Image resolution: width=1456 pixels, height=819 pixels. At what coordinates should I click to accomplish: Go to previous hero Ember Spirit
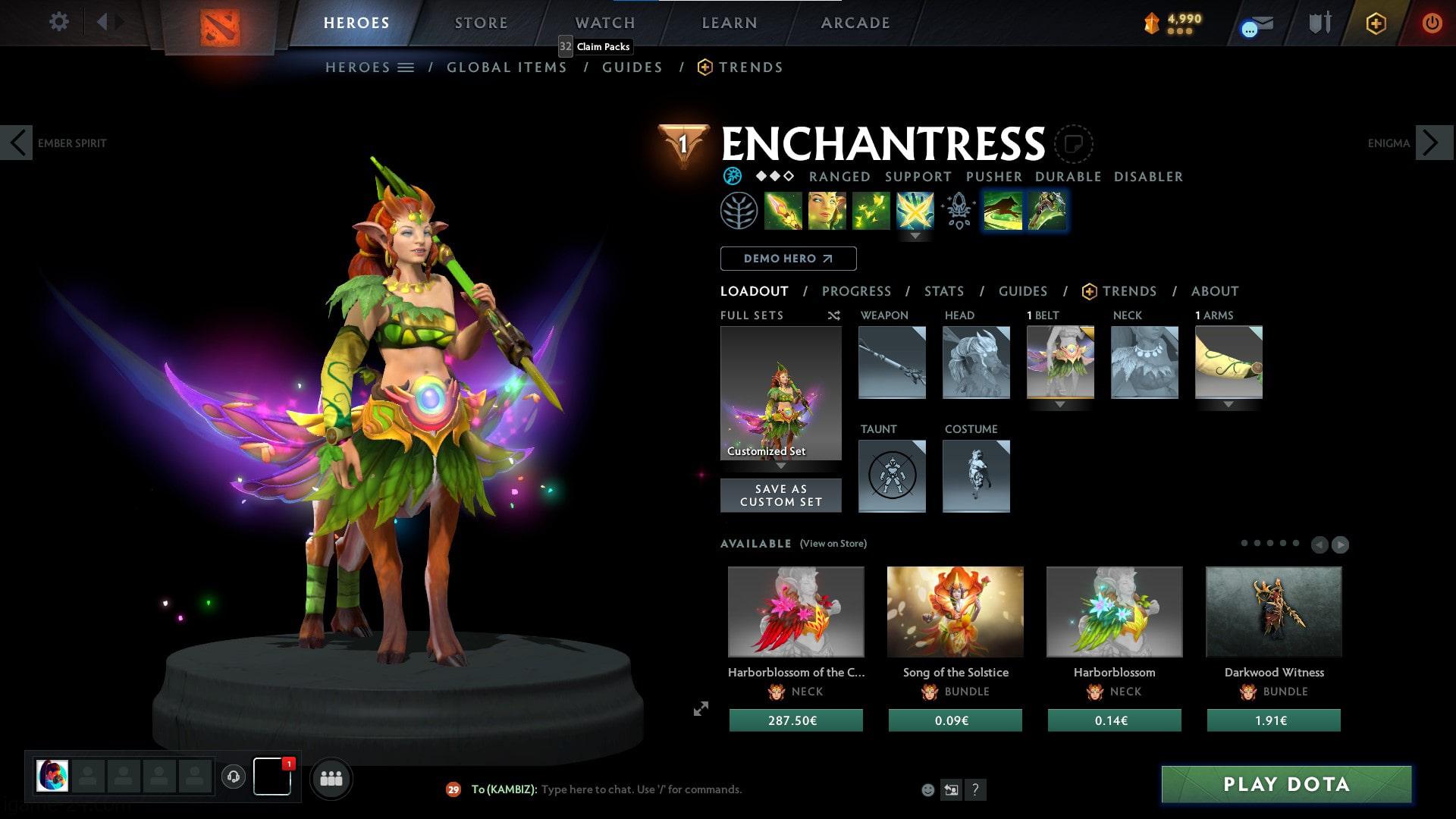[x=17, y=143]
